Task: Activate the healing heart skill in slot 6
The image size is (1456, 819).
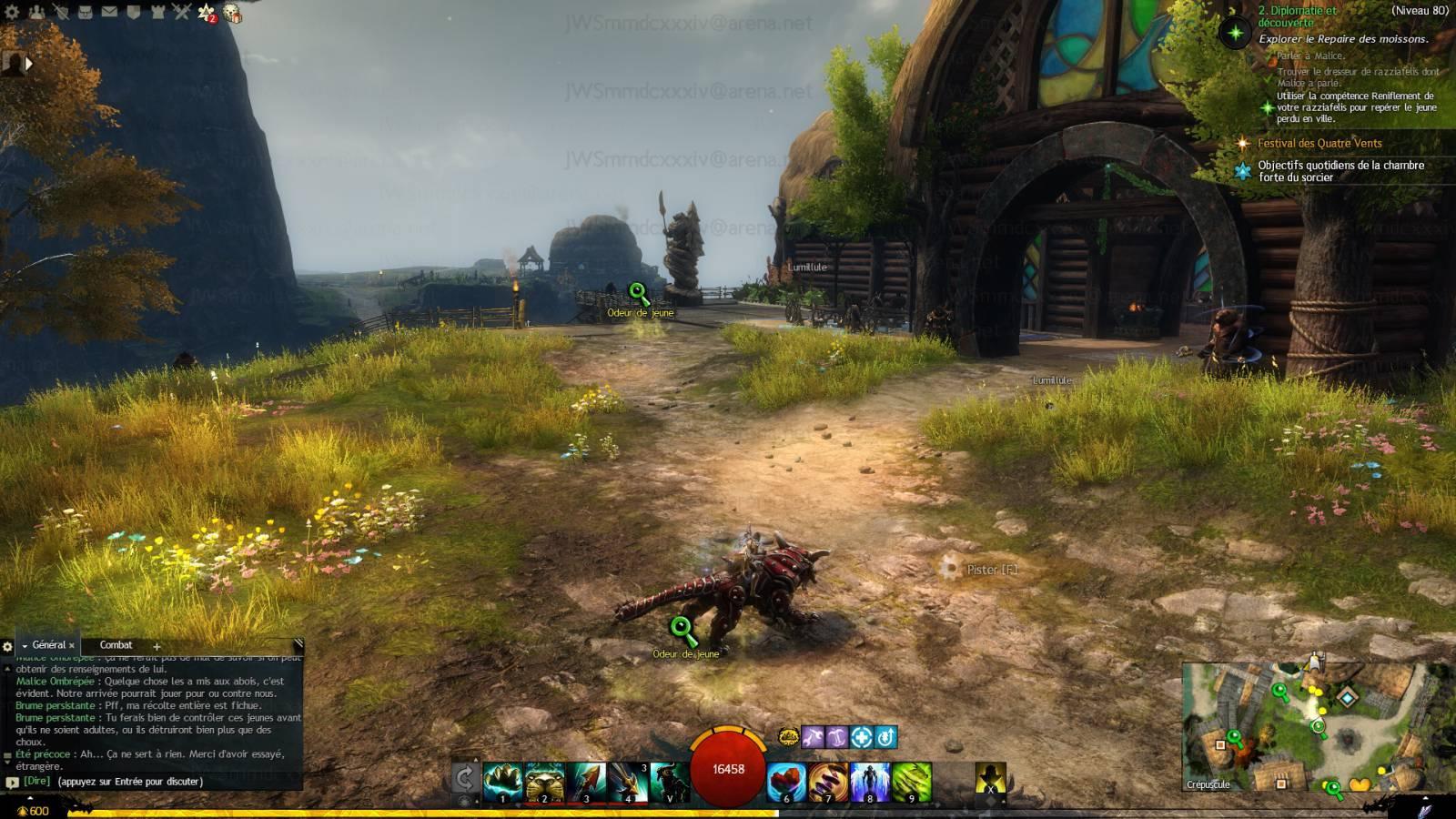Action: pos(786,782)
